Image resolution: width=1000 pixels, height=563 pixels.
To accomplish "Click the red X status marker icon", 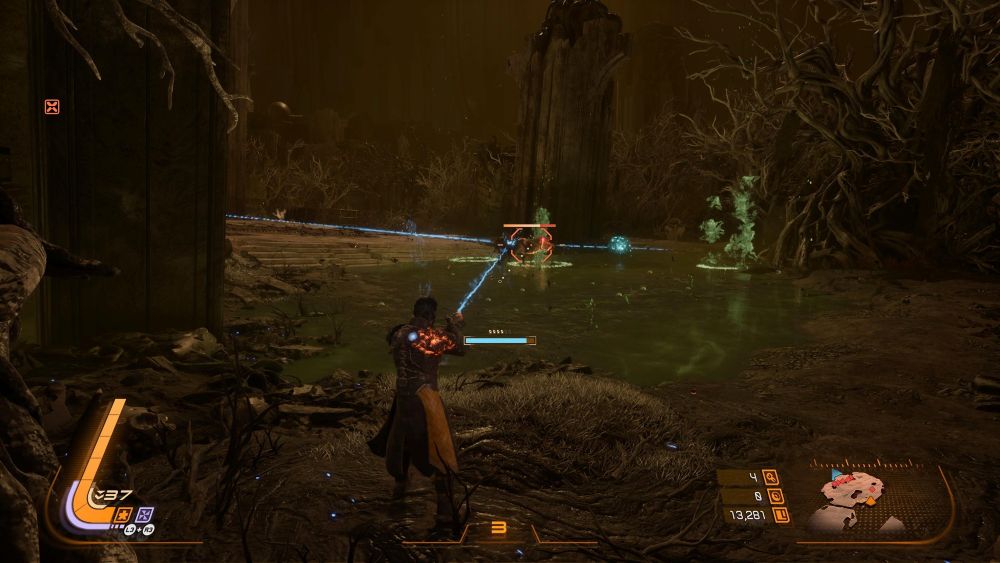I will tap(52, 107).
